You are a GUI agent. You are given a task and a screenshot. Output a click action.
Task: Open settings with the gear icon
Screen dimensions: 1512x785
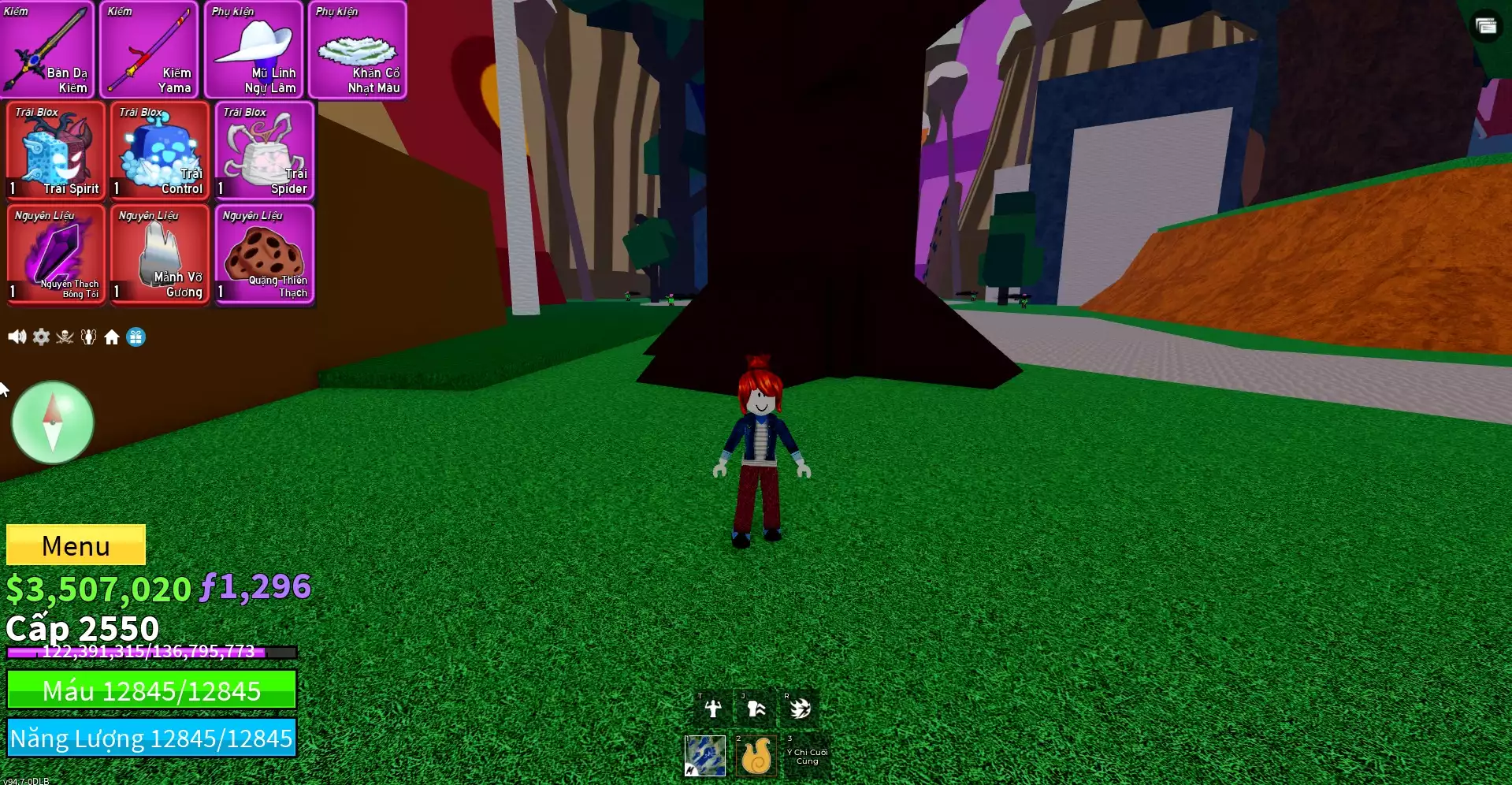click(41, 337)
